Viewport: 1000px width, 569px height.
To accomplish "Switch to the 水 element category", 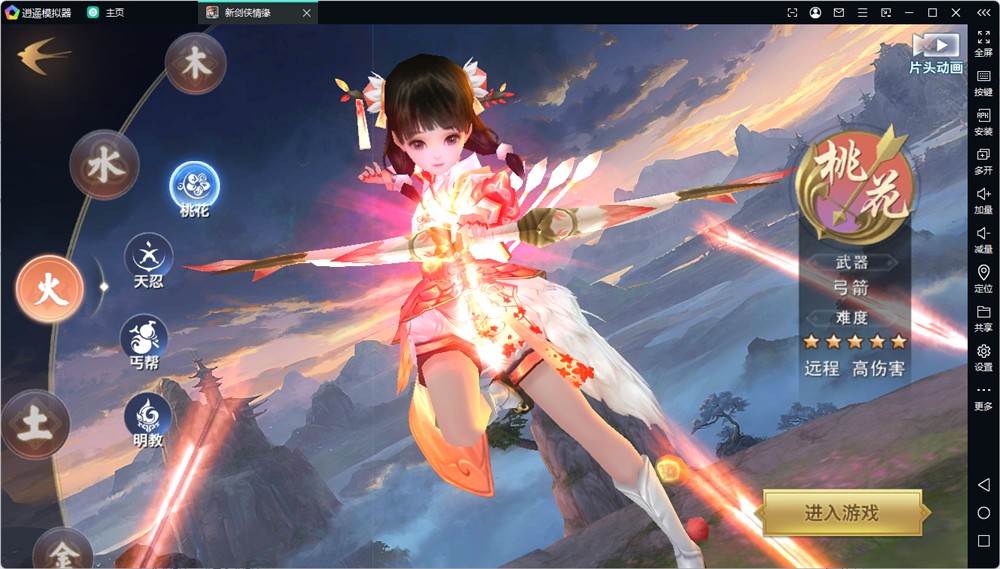I will 104,165.
